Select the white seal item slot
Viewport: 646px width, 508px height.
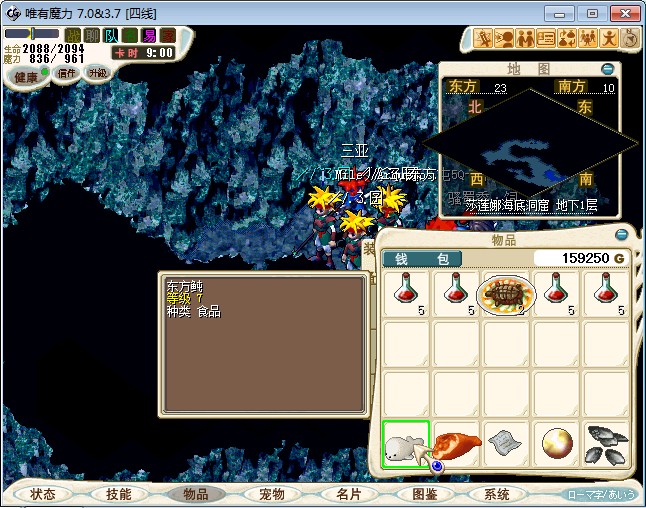point(406,443)
